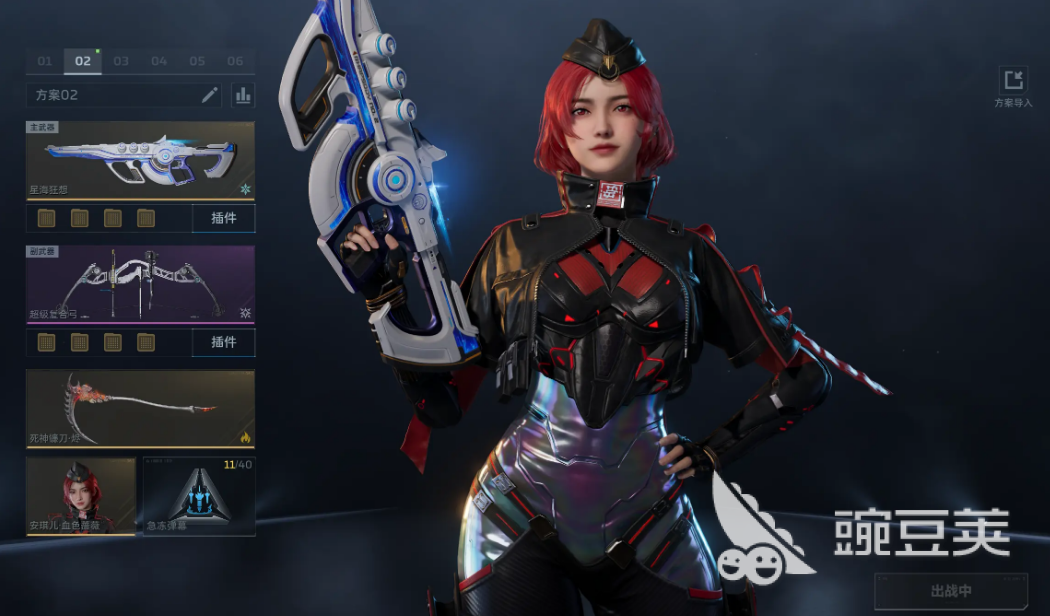Select the 急冻弹幕 skill slot
Image resolution: width=1050 pixels, height=616 pixels.
point(199,496)
